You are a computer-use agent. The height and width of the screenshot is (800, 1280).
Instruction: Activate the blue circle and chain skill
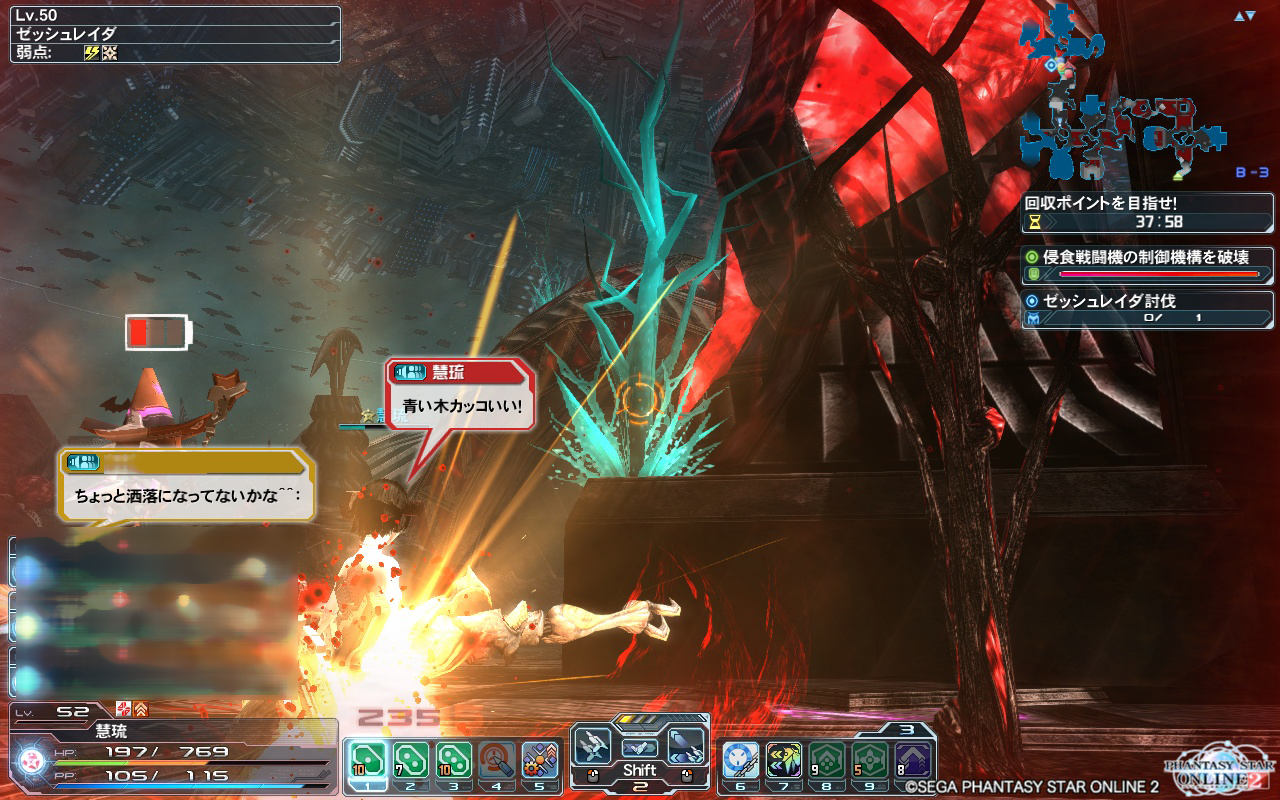(x=741, y=760)
